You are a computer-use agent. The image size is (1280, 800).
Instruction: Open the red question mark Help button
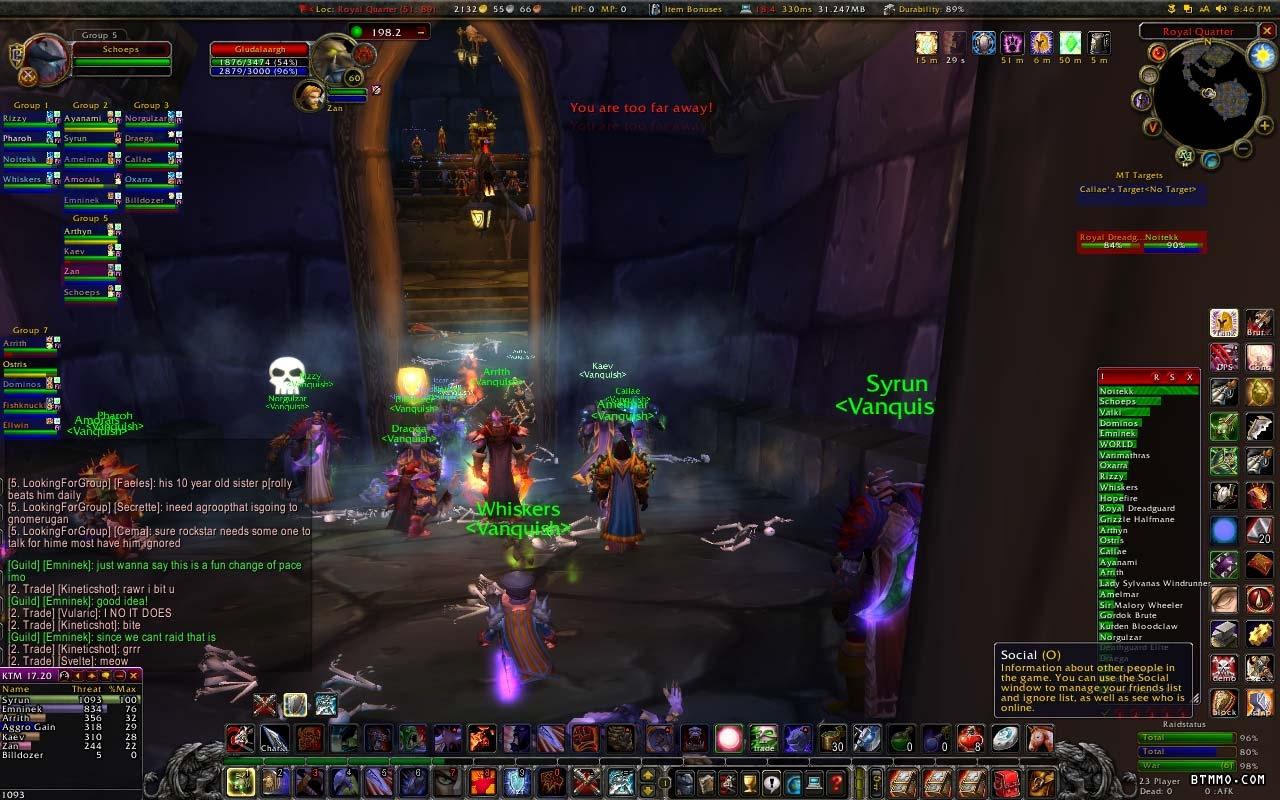pyautogui.click(x=836, y=782)
